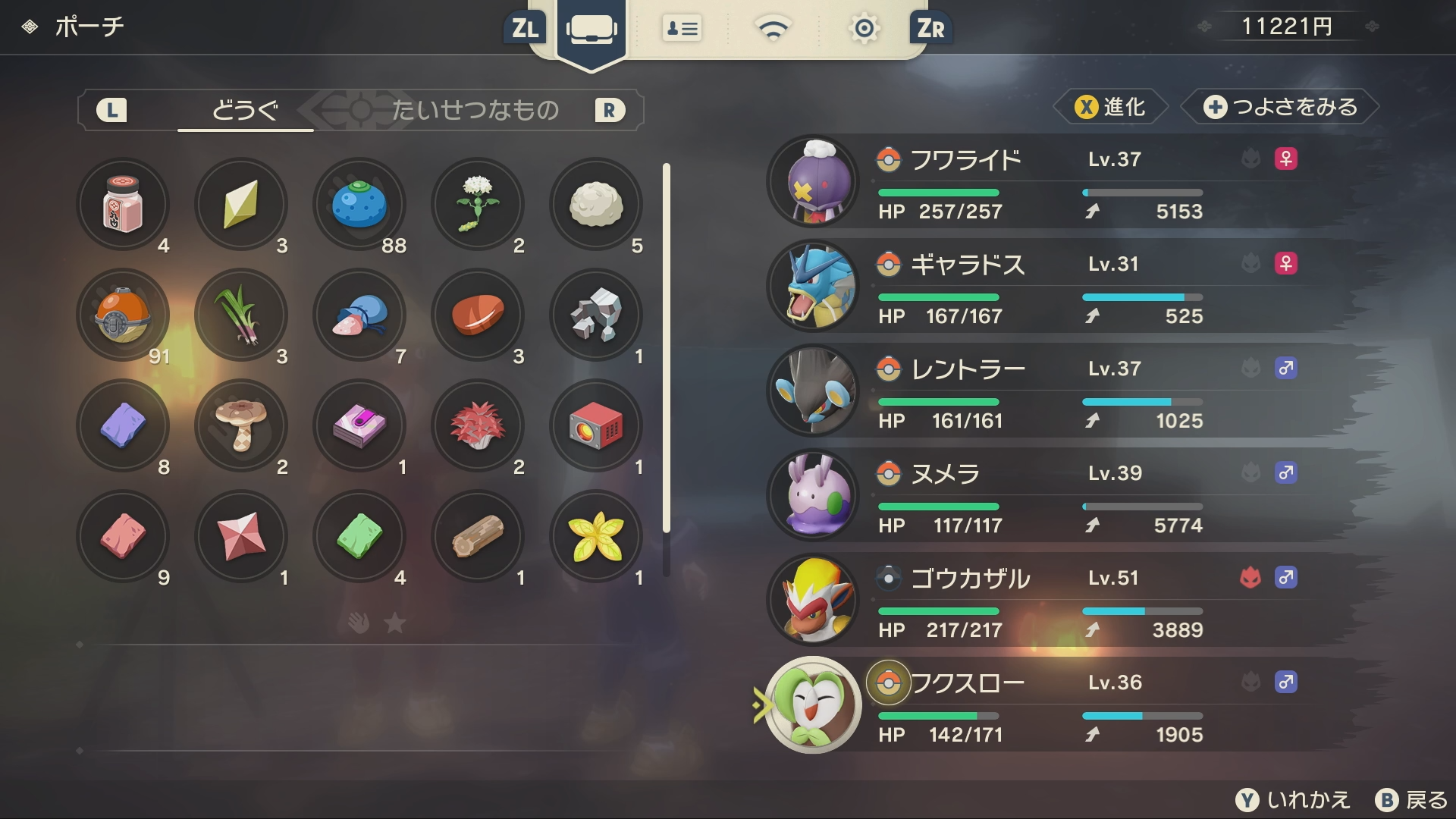The height and width of the screenshot is (819, 1456).
Task: Open the satchel pouch menu tab
Action: pos(591,30)
